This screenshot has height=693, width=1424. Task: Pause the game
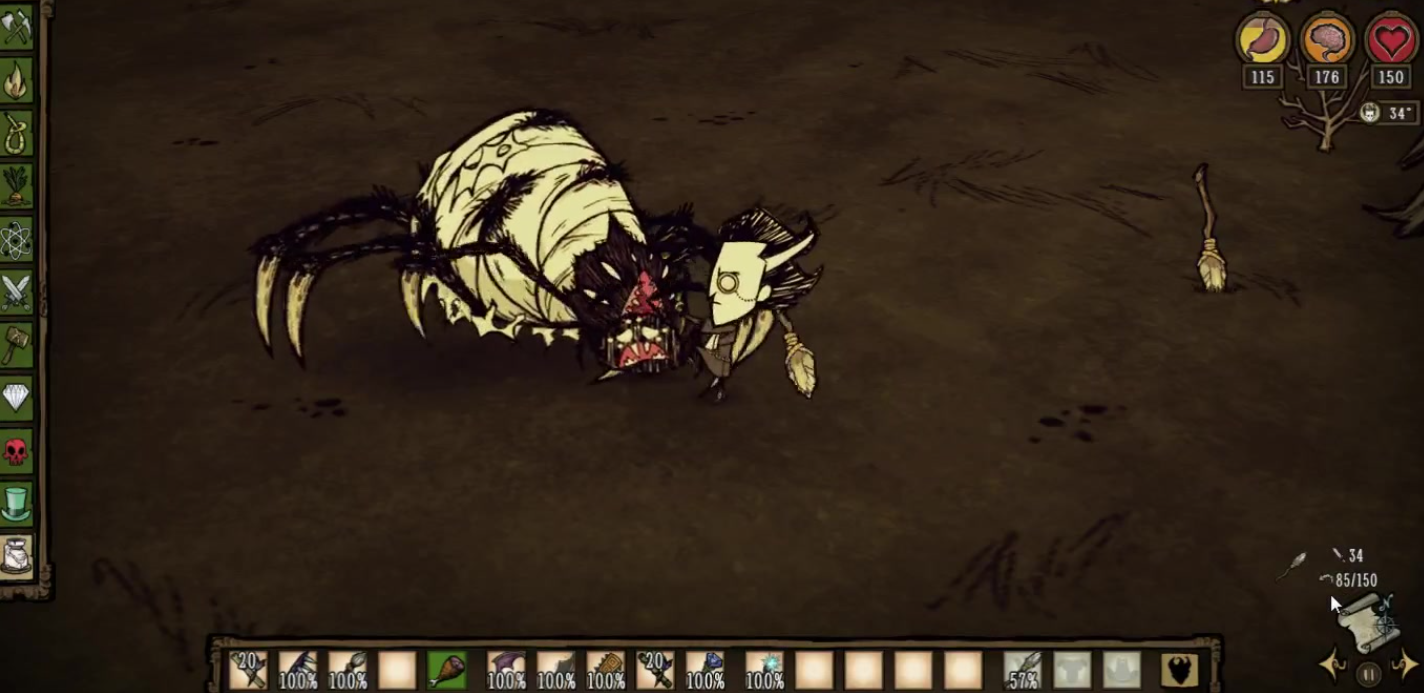pos(1369,674)
